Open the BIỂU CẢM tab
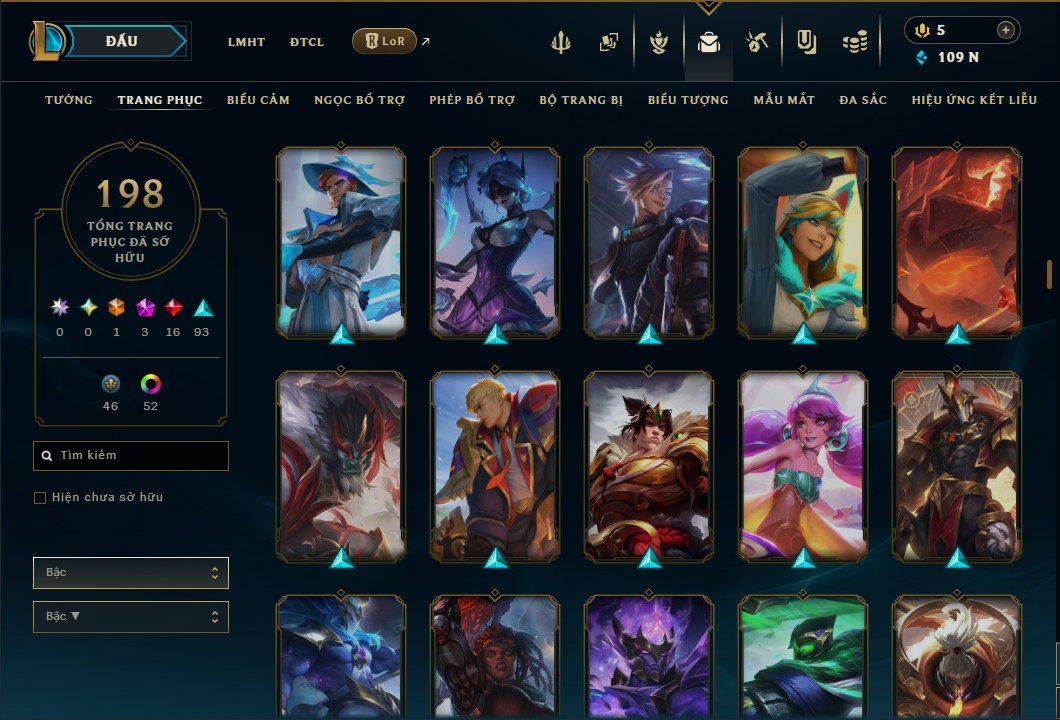This screenshot has height=720, width=1060. coord(258,100)
